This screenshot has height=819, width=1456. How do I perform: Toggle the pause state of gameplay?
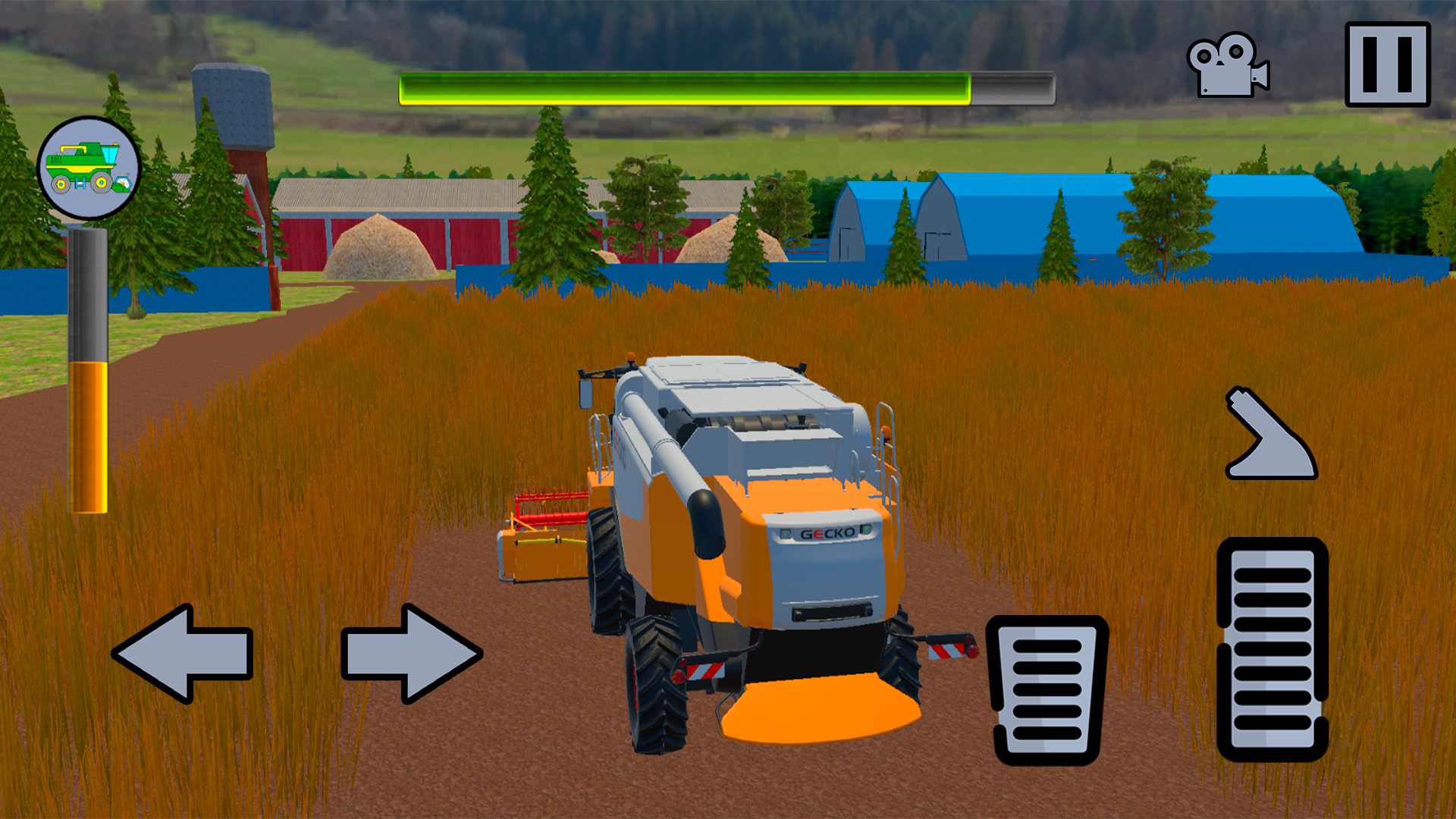click(x=1388, y=64)
